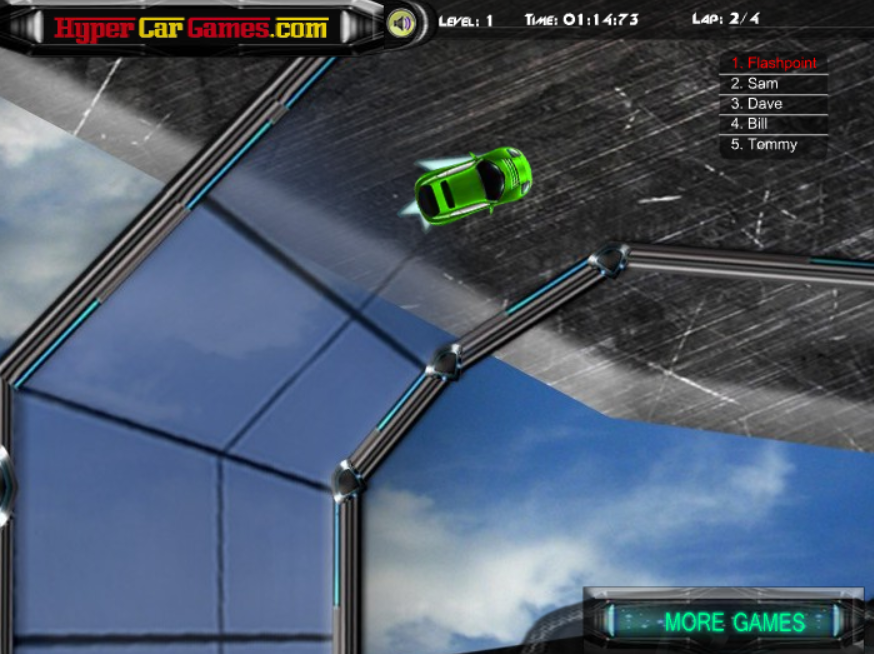The width and height of the screenshot is (874, 654).
Task: Toggle the sound speaker icon
Action: pyautogui.click(x=401, y=21)
